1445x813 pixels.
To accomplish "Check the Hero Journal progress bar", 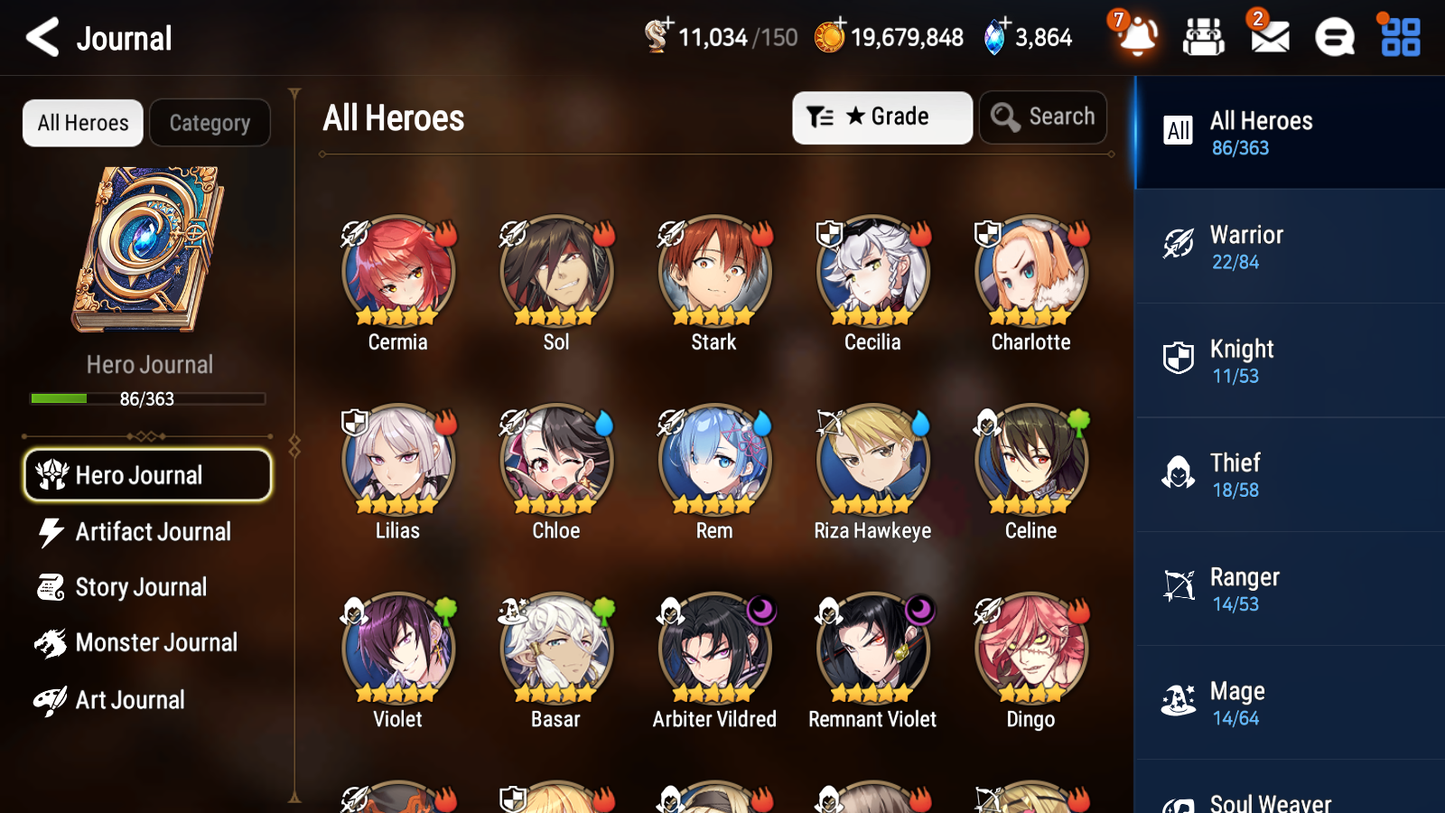I will point(149,398).
